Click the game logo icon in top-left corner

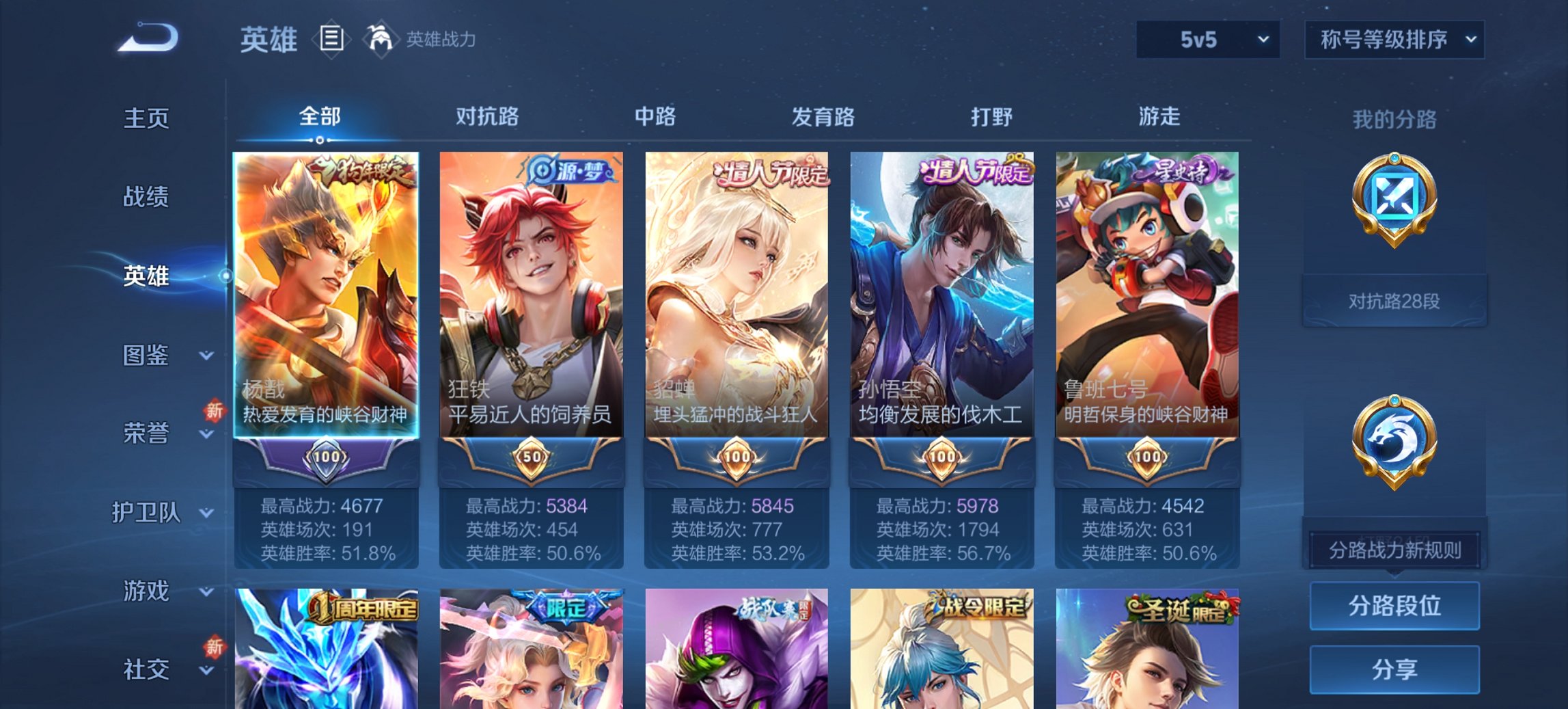click(147, 38)
